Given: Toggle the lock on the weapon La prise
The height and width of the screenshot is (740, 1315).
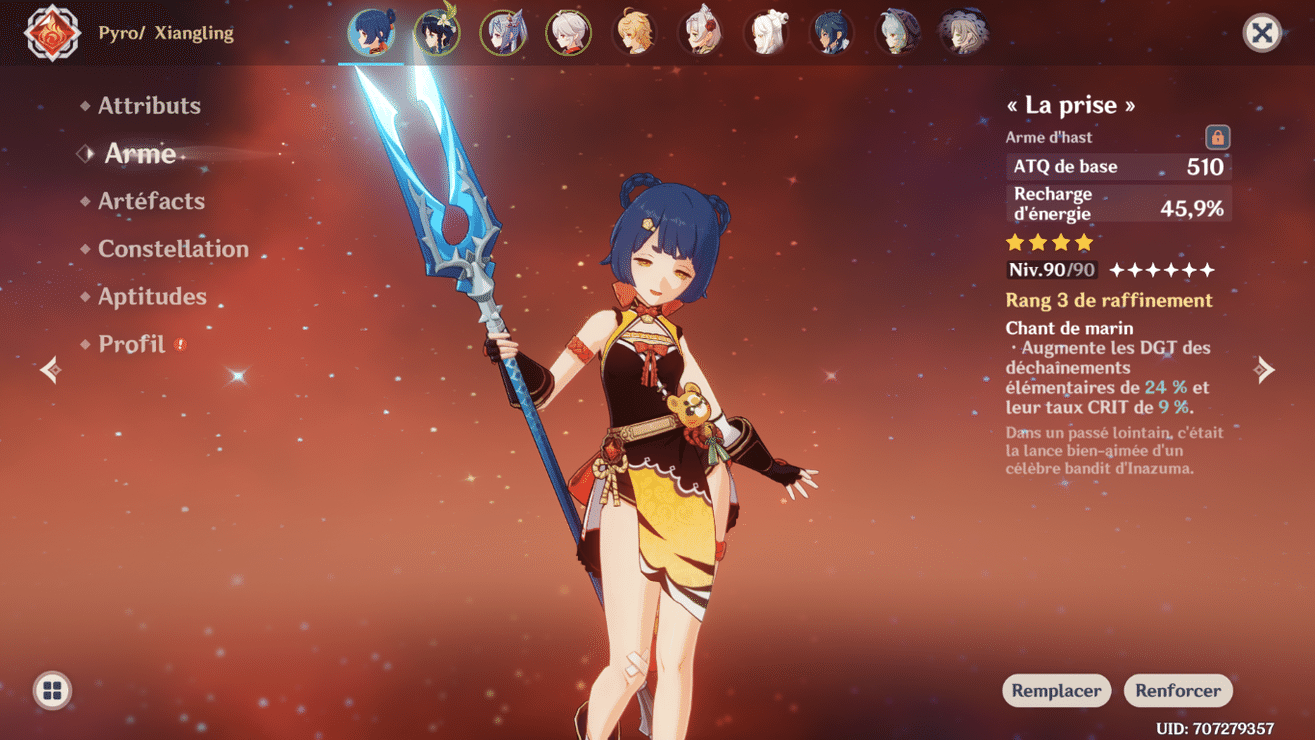Looking at the screenshot, I should (x=1217, y=137).
